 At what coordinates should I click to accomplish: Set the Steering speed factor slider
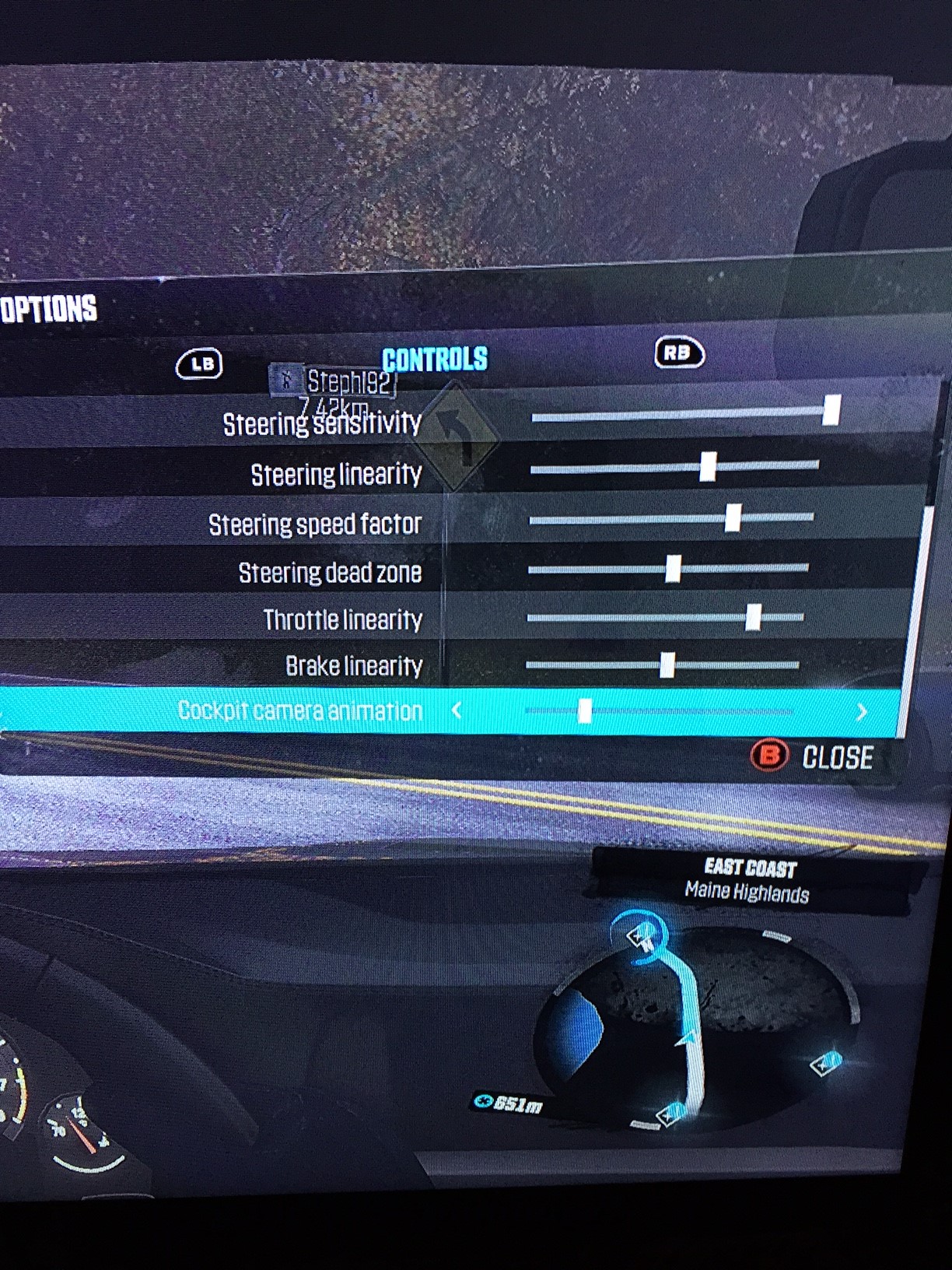coord(732,517)
